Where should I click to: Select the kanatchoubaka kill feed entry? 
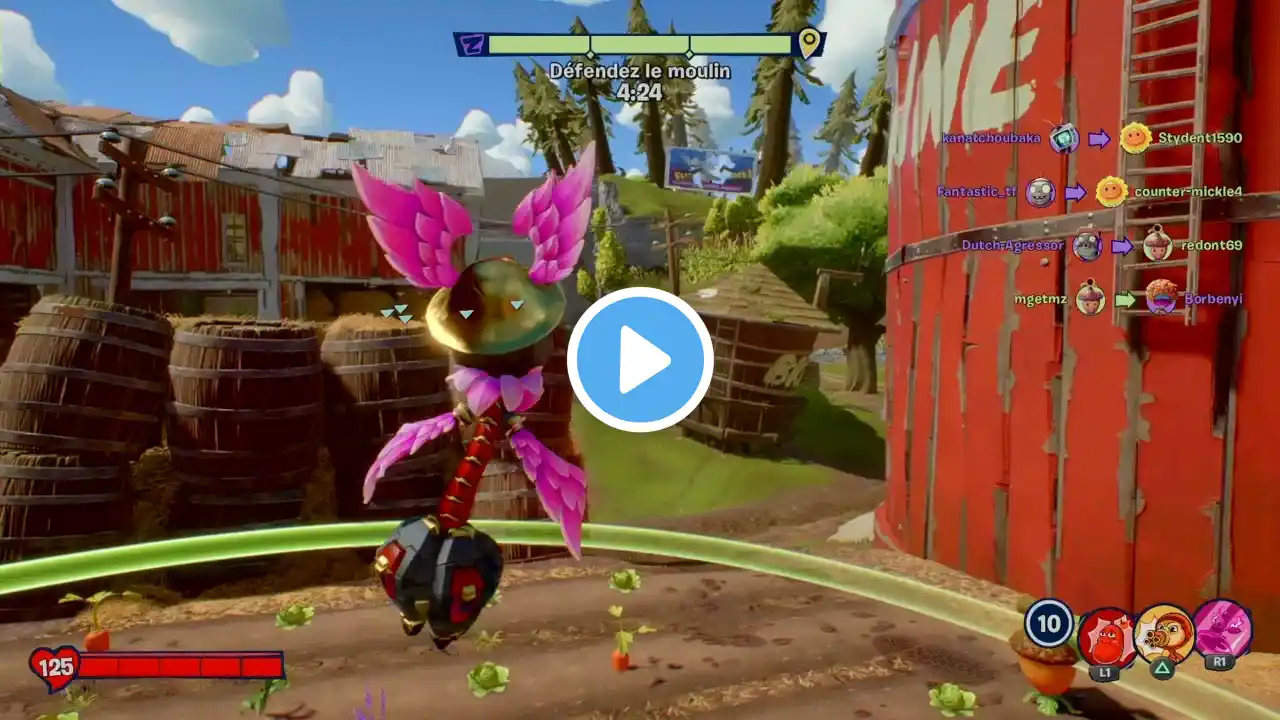coord(1091,138)
